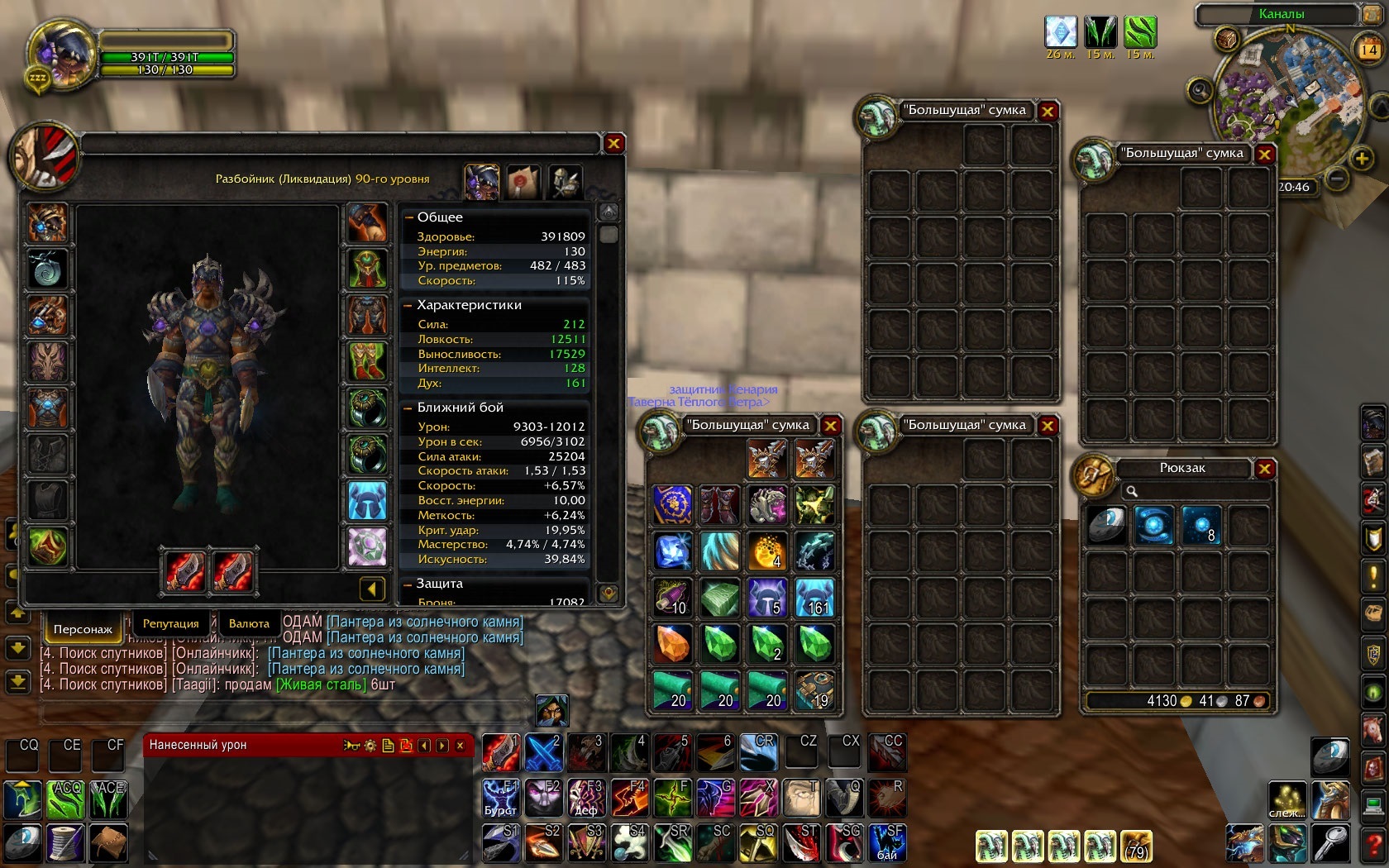Select the stack of 8 in the backpack
The image size is (1389, 868).
(x=1201, y=525)
